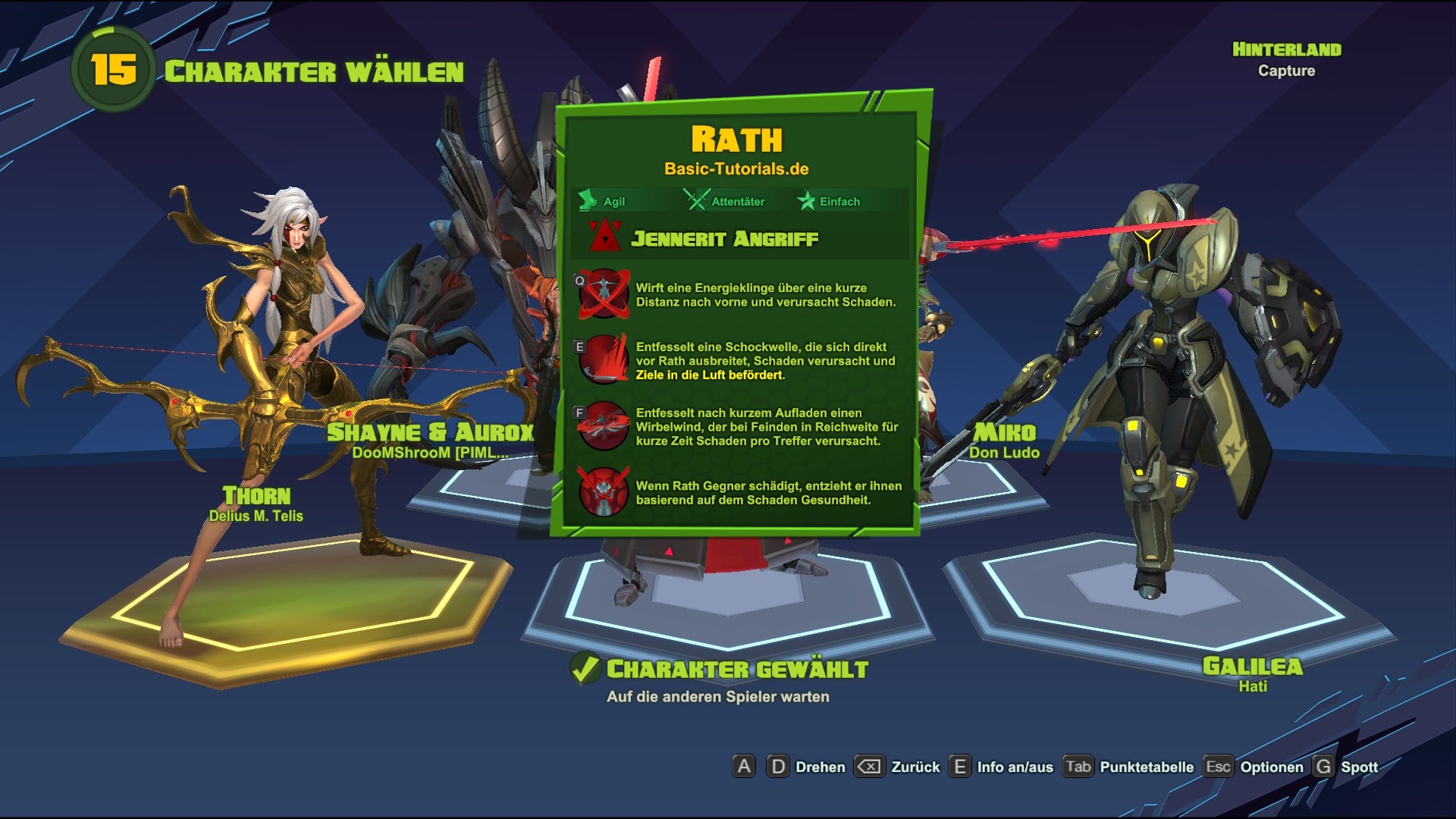
Task: Go back with the Zurück label
Action: 915,767
